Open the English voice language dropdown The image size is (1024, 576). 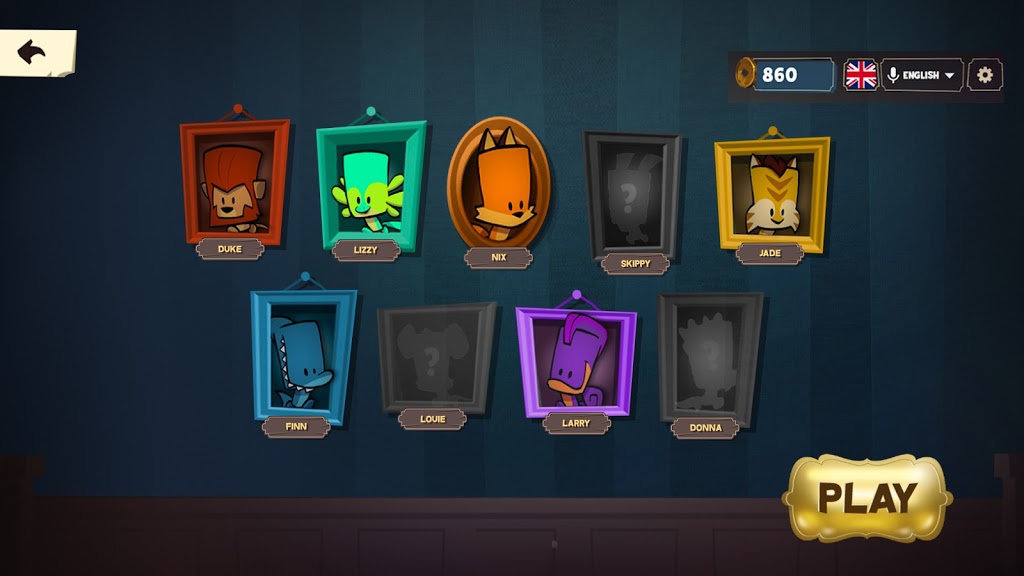922,75
